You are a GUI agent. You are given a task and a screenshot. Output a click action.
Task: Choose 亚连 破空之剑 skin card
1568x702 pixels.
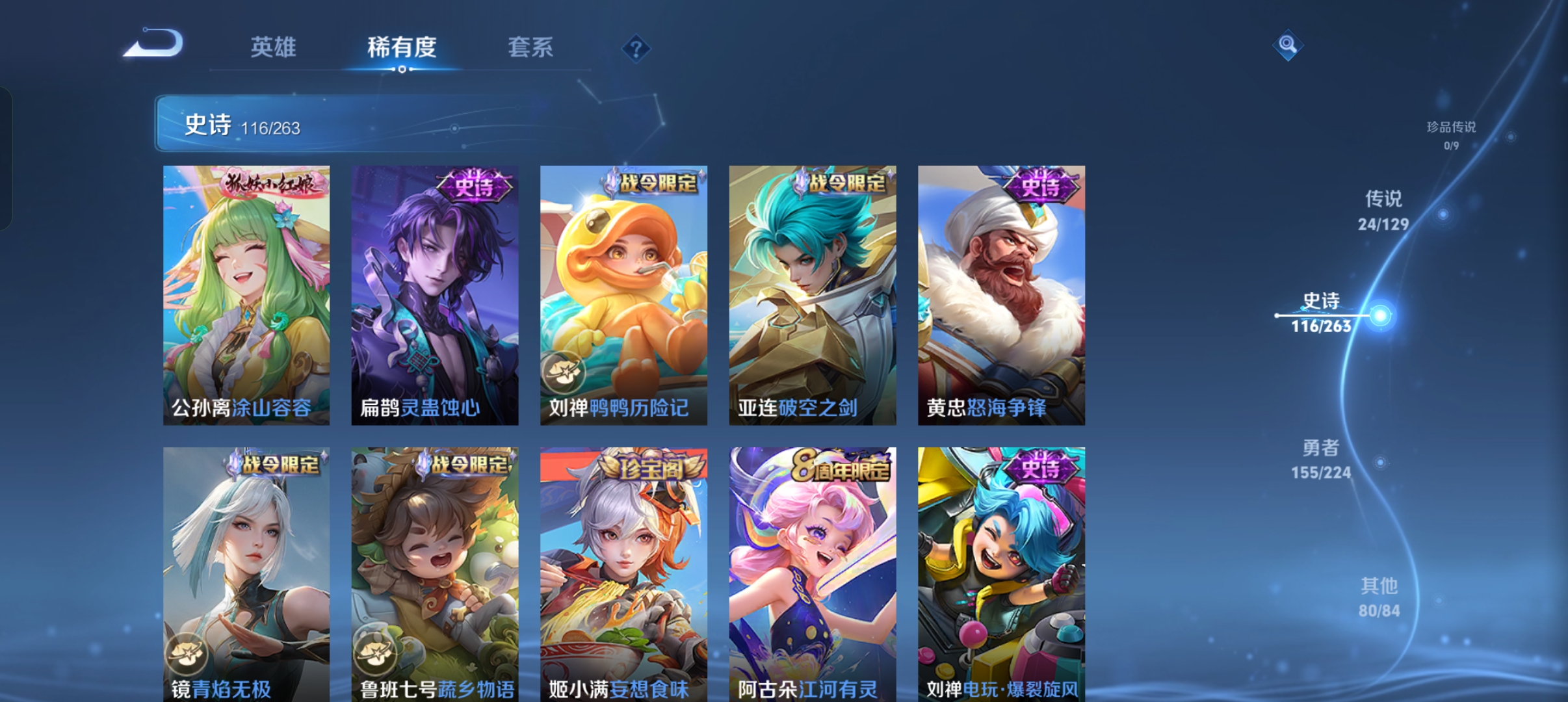click(813, 295)
